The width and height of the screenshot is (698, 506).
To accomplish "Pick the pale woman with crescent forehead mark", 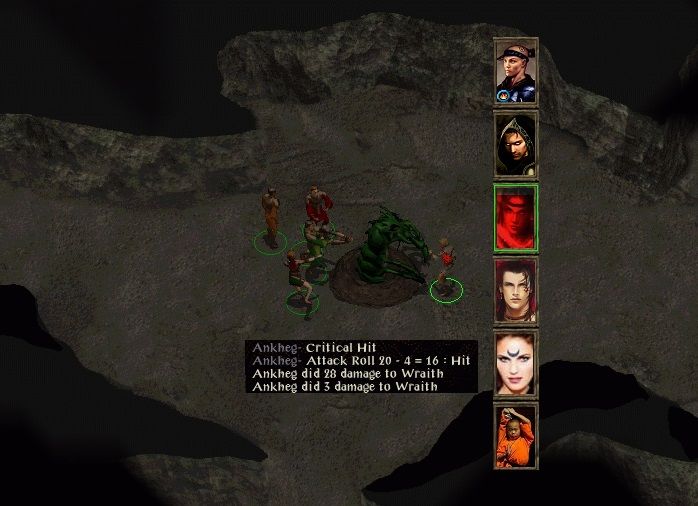I will pyautogui.click(x=515, y=364).
